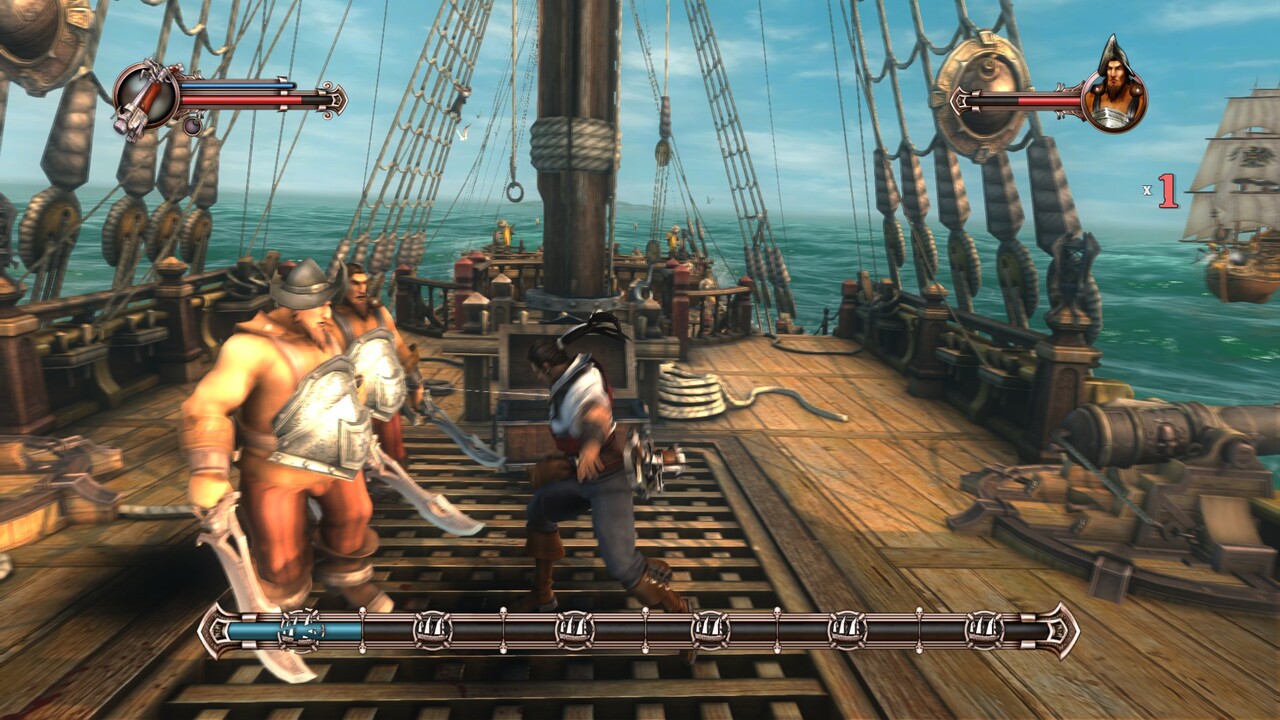The width and height of the screenshot is (1280, 720).
Task: Select the flintlock pistol weapon icon
Action: point(145,97)
